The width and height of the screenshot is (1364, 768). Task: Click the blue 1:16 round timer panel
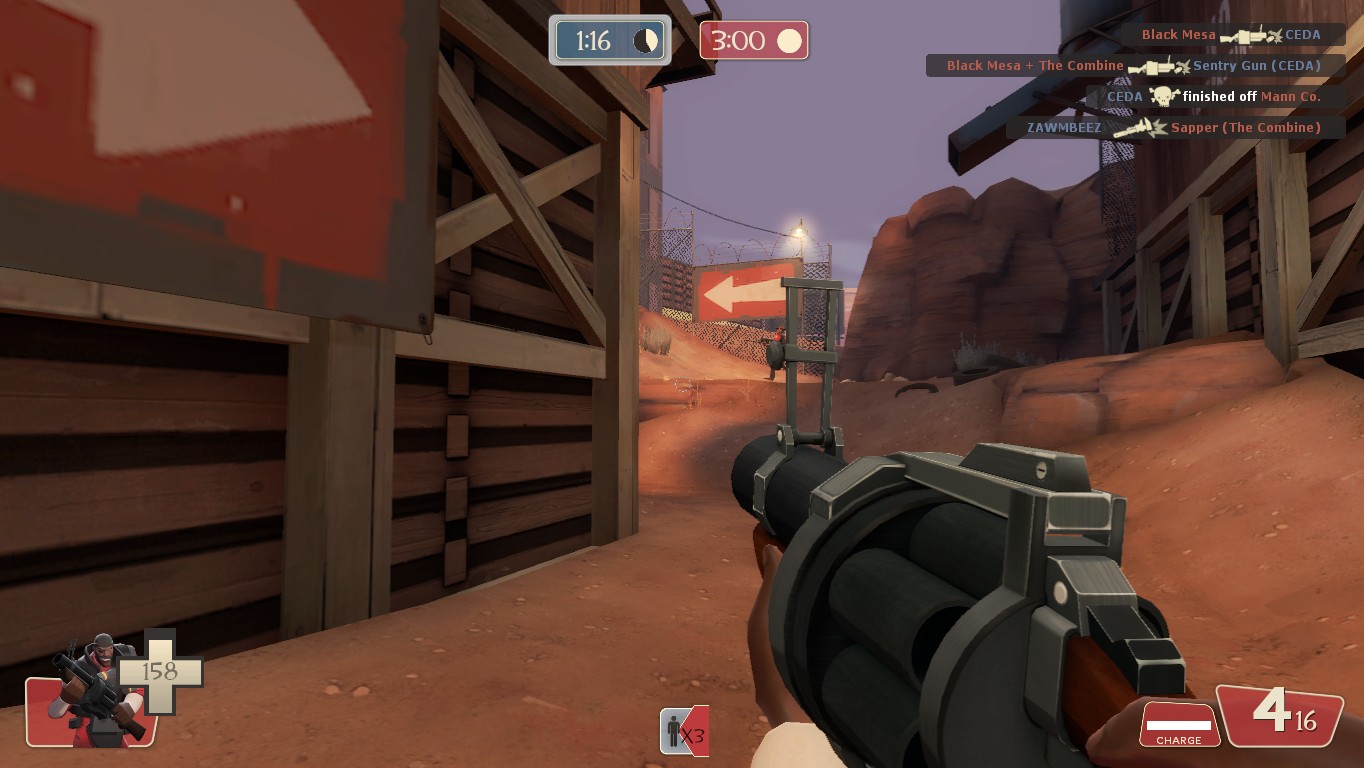609,39
